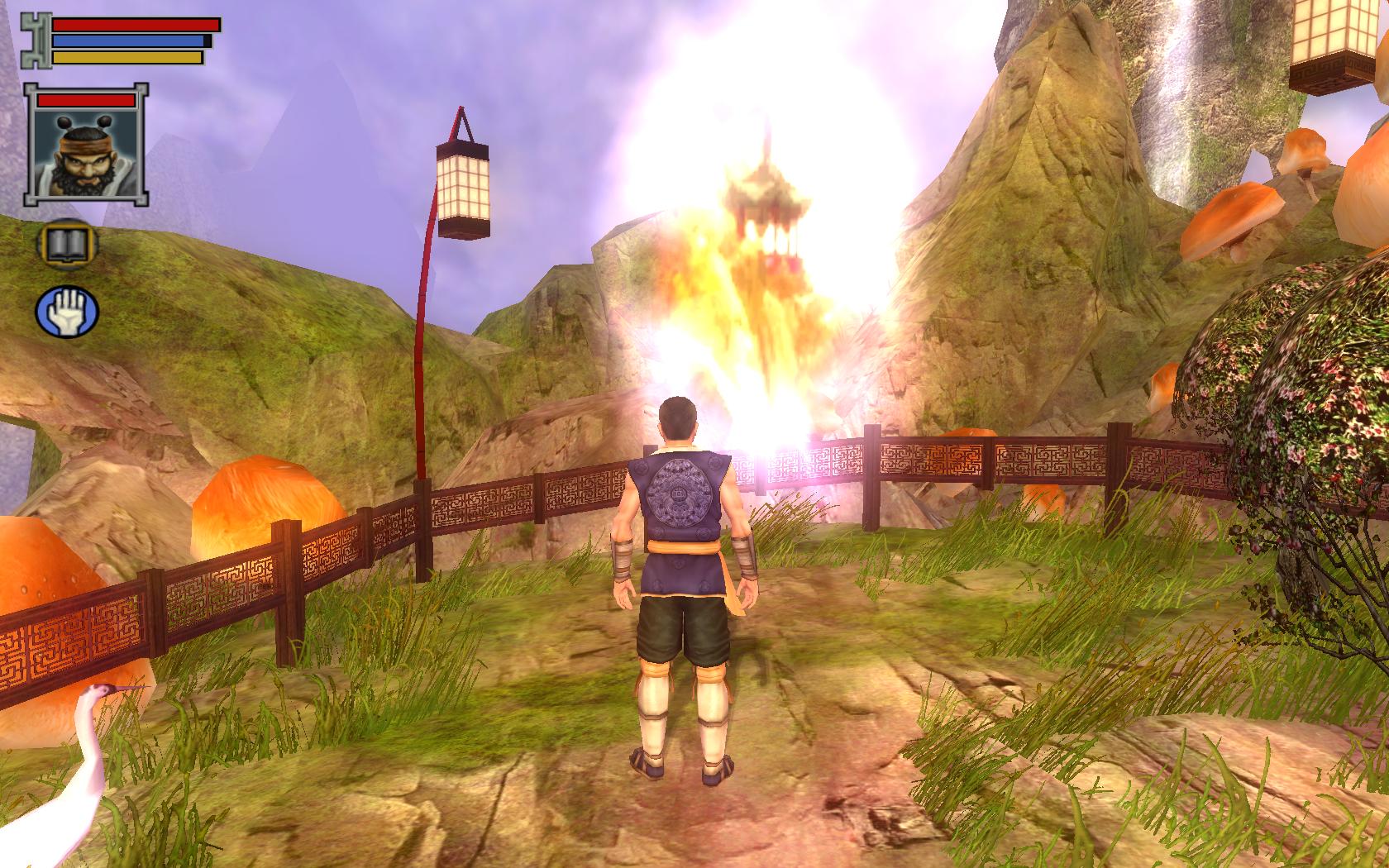Open the journal using the book icon
1389x868 pixels.
click(x=69, y=242)
